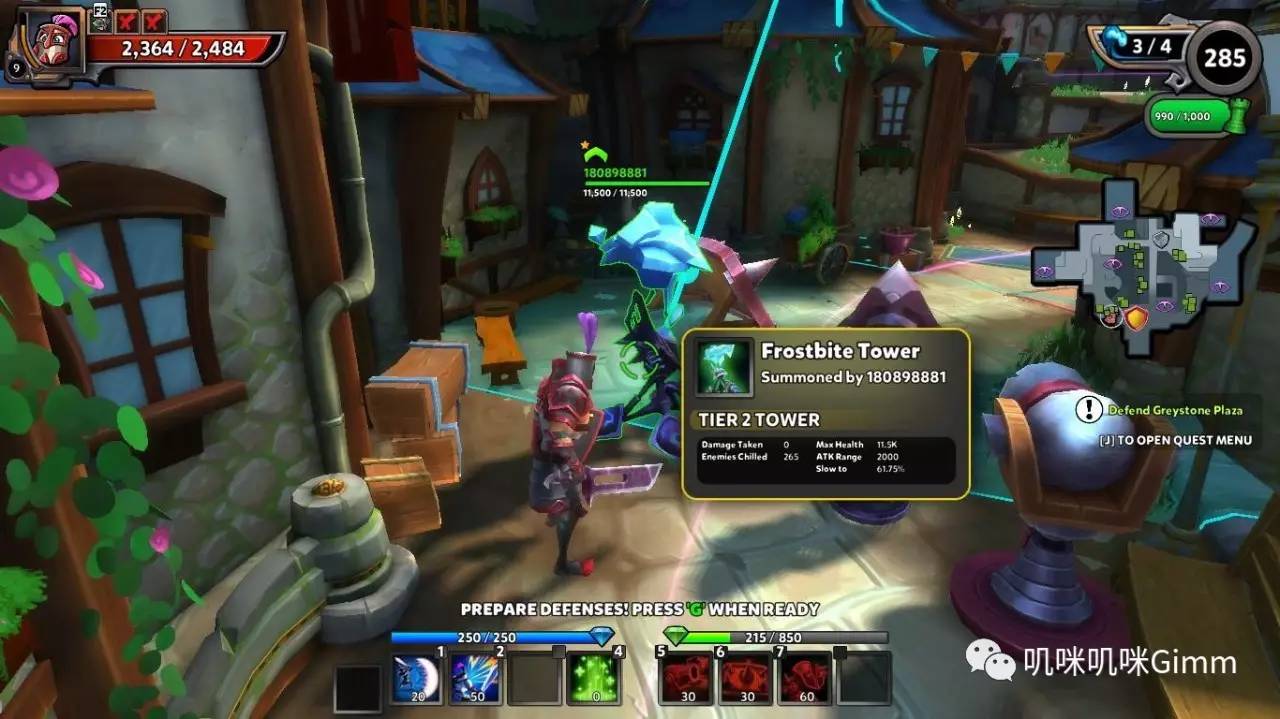Choose the red tower in slot 6
The width and height of the screenshot is (1280, 719).
click(x=746, y=679)
